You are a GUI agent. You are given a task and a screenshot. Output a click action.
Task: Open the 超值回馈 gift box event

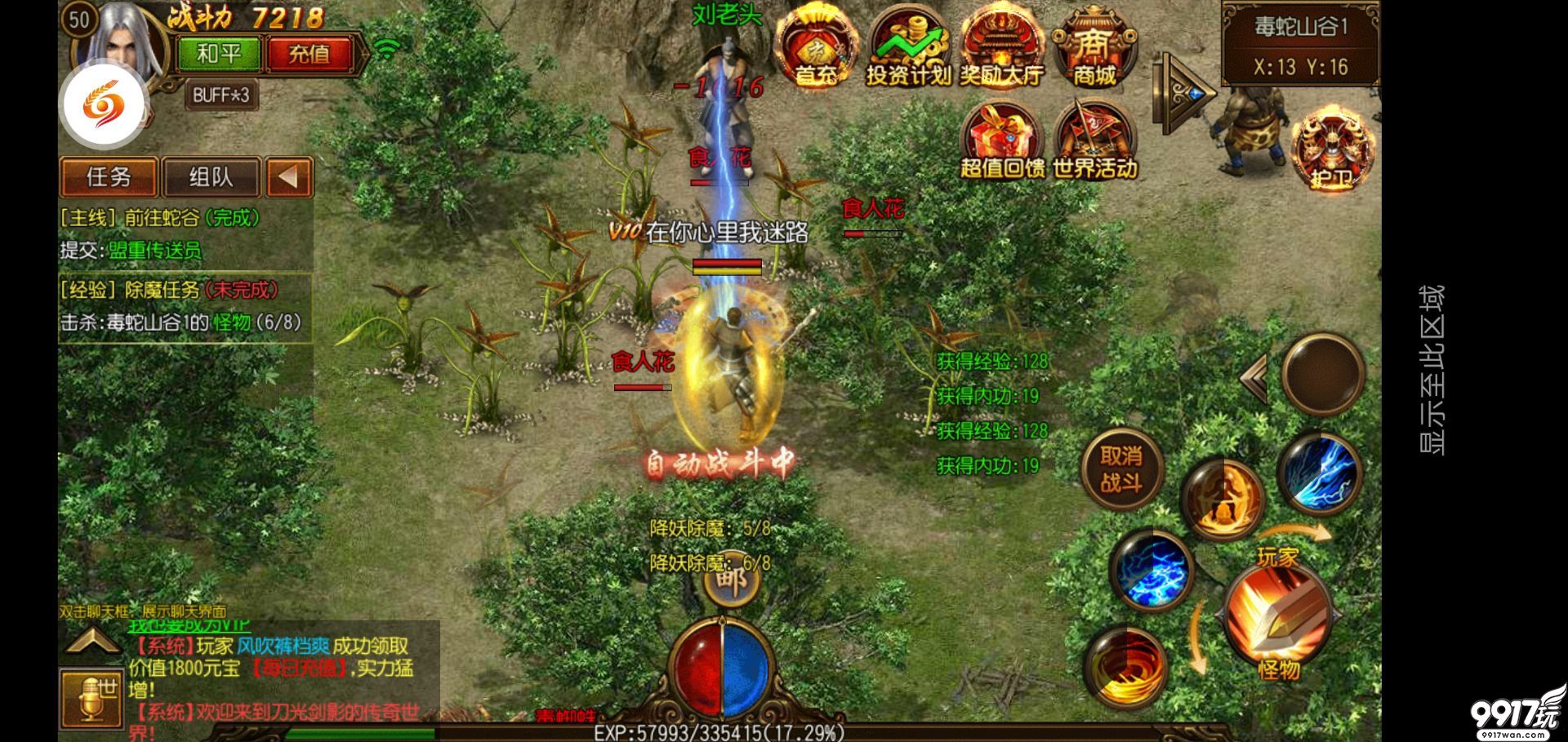[x=1002, y=140]
